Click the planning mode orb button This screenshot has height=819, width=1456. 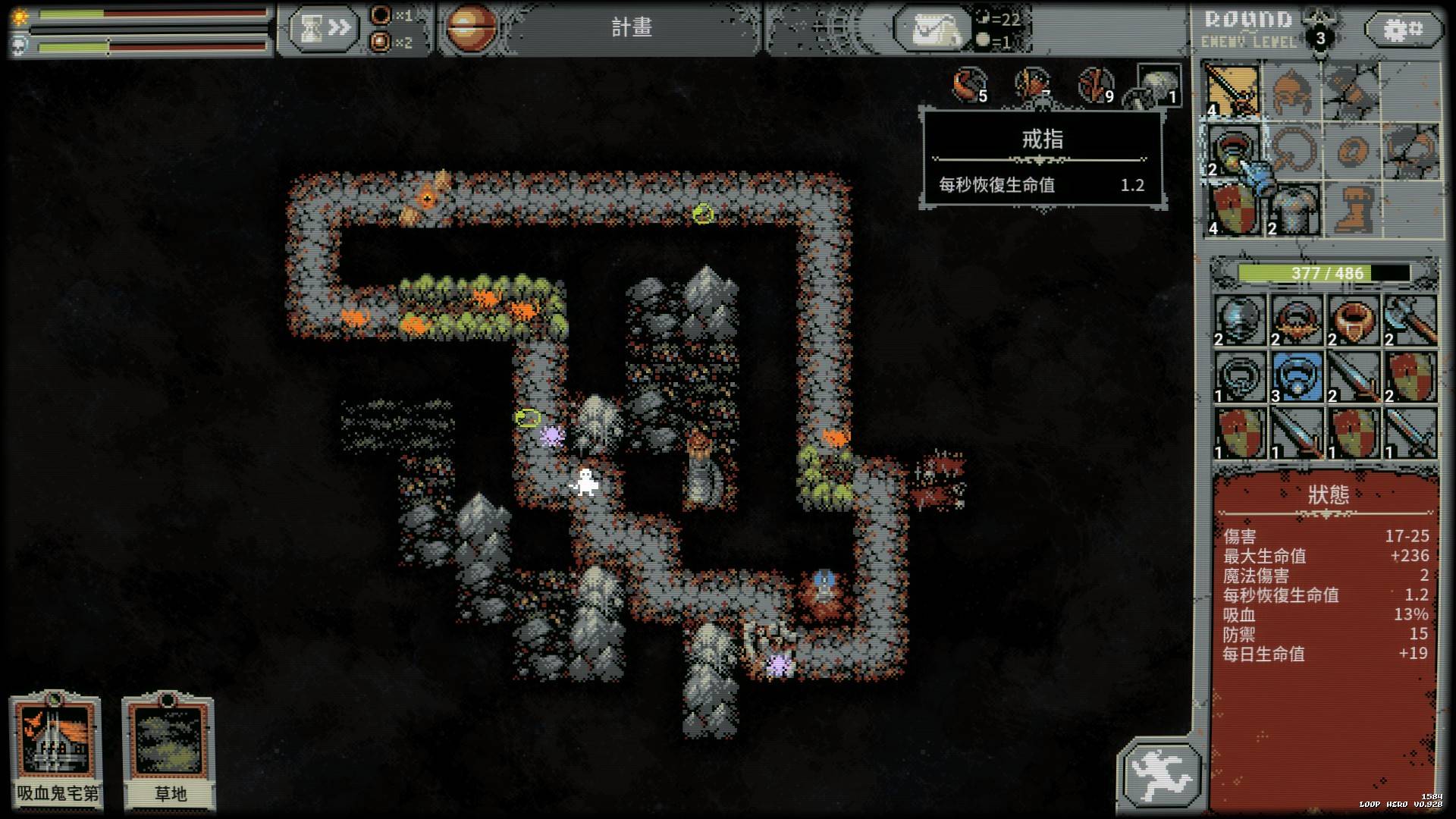tap(471, 29)
